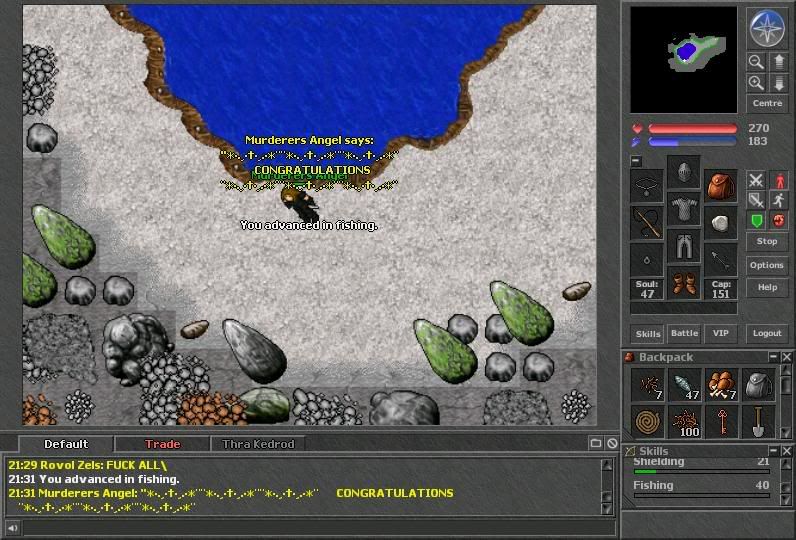Click the Centre button under the minimap

(x=767, y=103)
